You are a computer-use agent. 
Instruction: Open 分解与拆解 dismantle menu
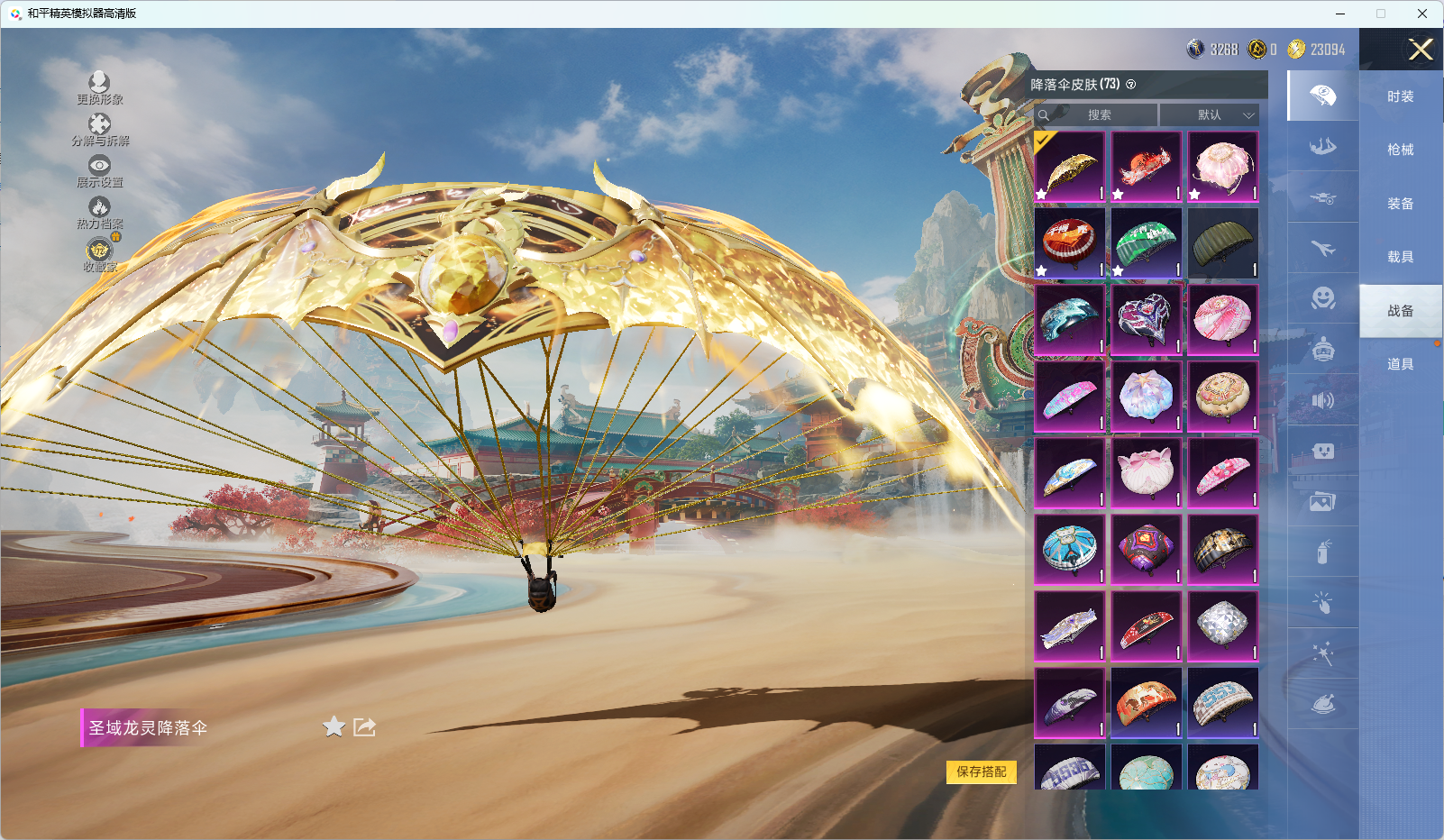point(99,129)
